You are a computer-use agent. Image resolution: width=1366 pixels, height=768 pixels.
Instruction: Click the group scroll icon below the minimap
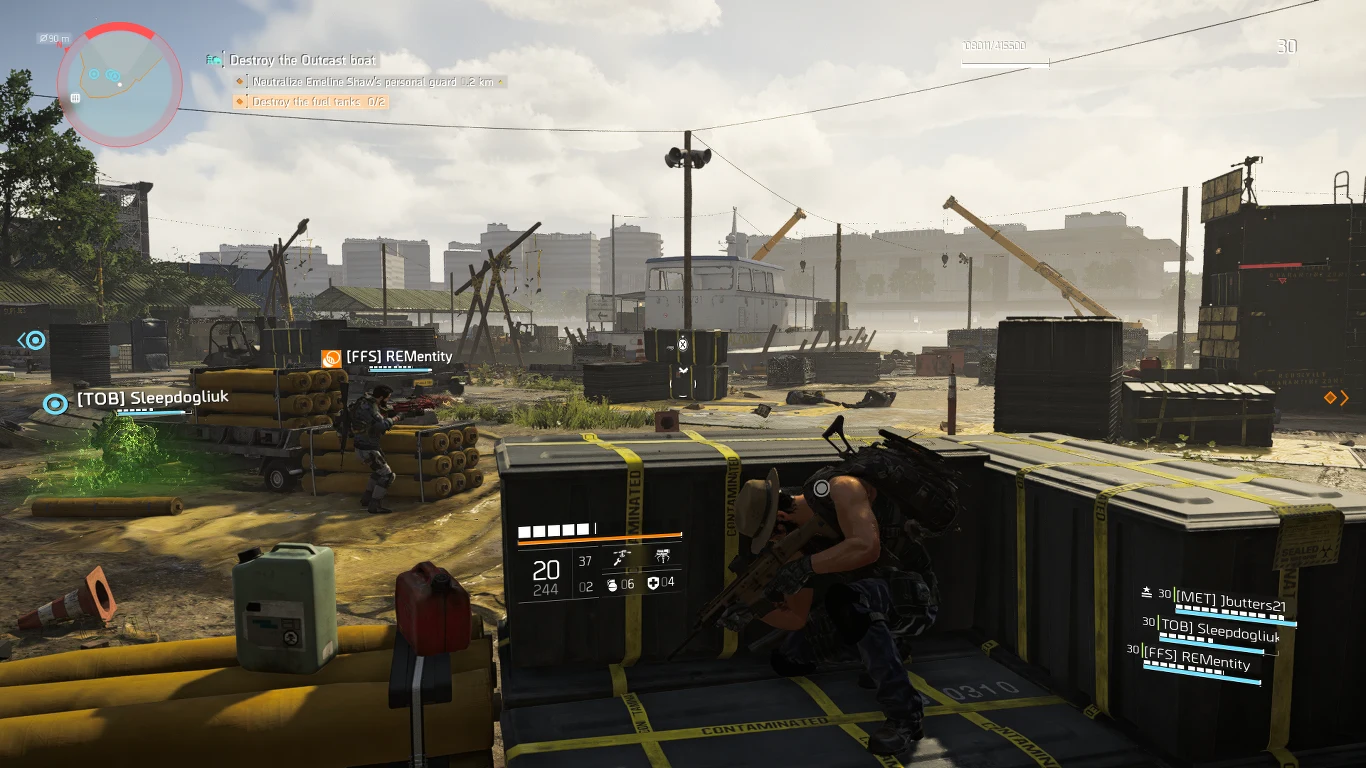[x=75, y=98]
